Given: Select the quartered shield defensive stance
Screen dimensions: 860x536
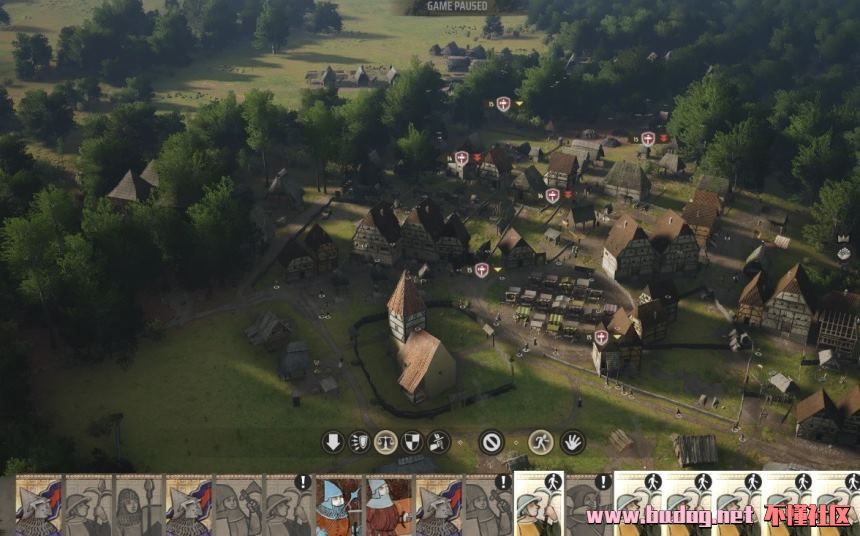Looking at the screenshot, I should click(412, 442).
